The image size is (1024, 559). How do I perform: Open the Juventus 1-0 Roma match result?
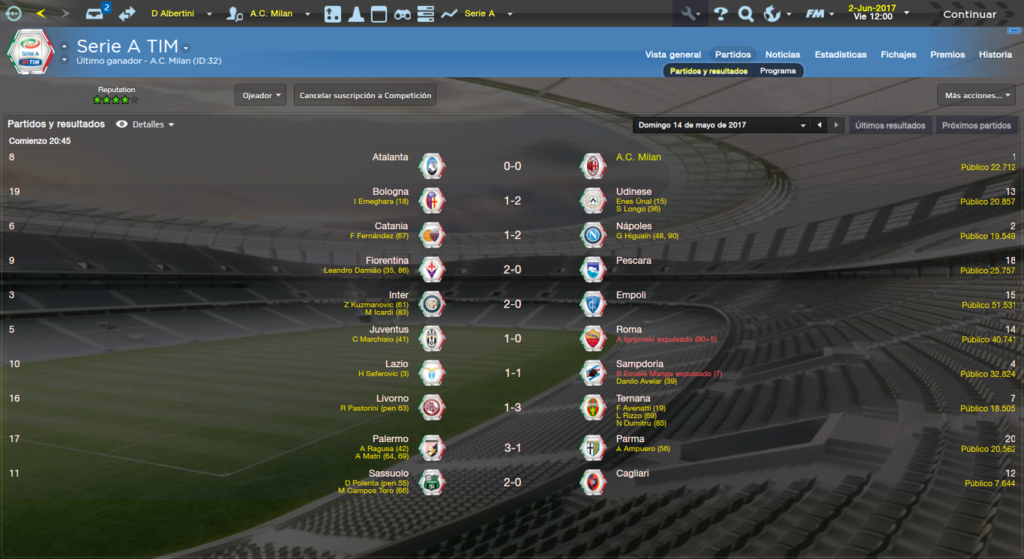tap(511, 338)
